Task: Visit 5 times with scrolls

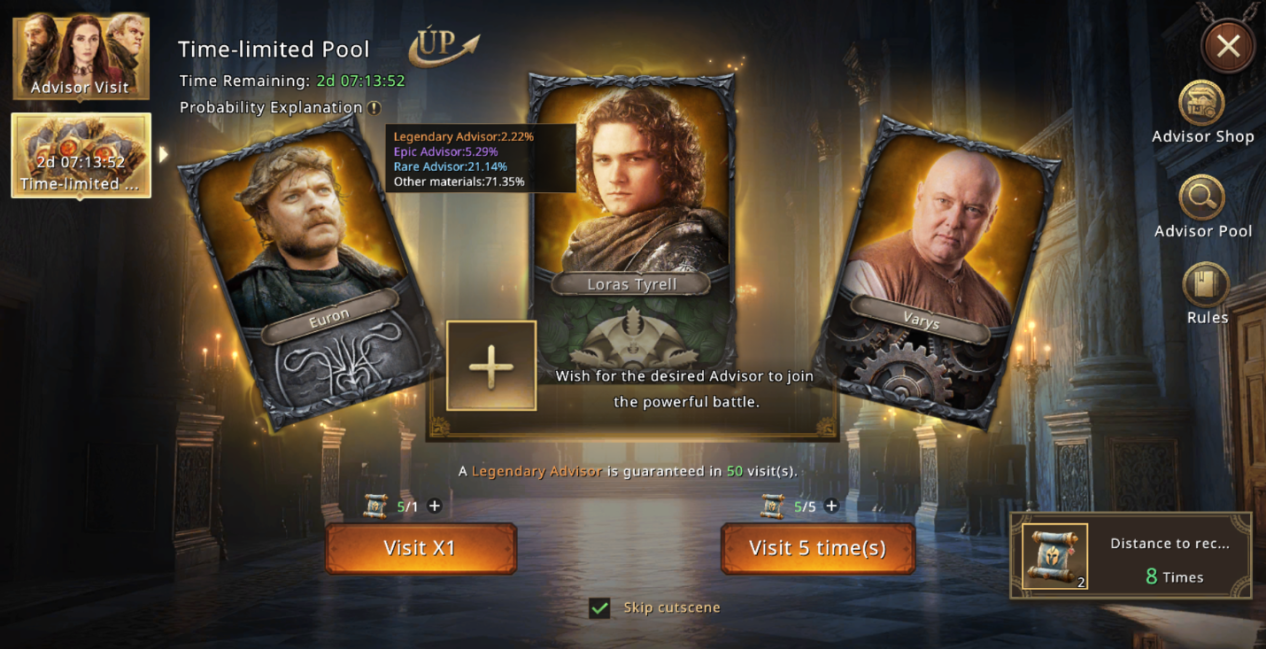Action: click(x=817, y=548)
